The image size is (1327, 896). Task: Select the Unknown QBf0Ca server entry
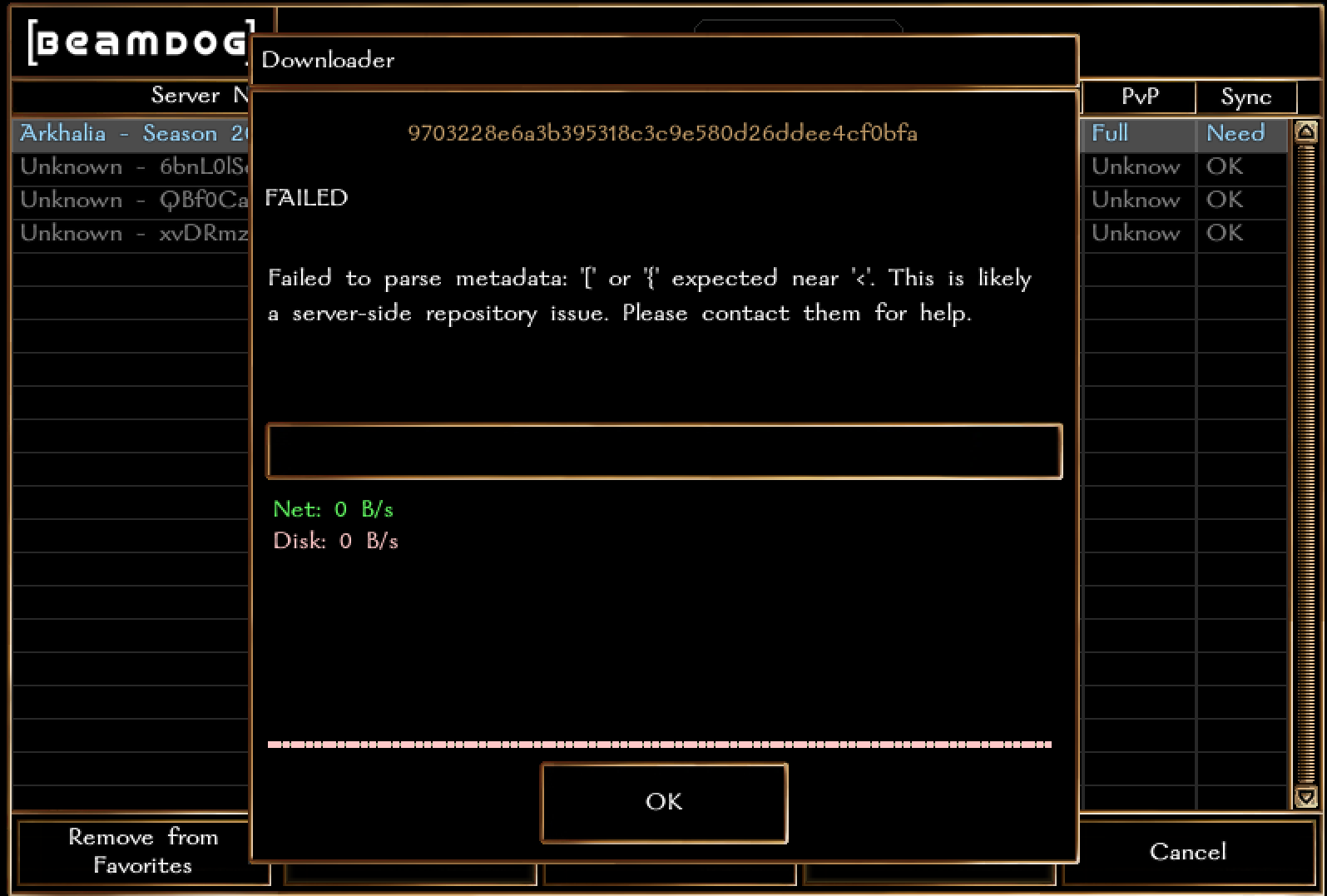(125, 200)
